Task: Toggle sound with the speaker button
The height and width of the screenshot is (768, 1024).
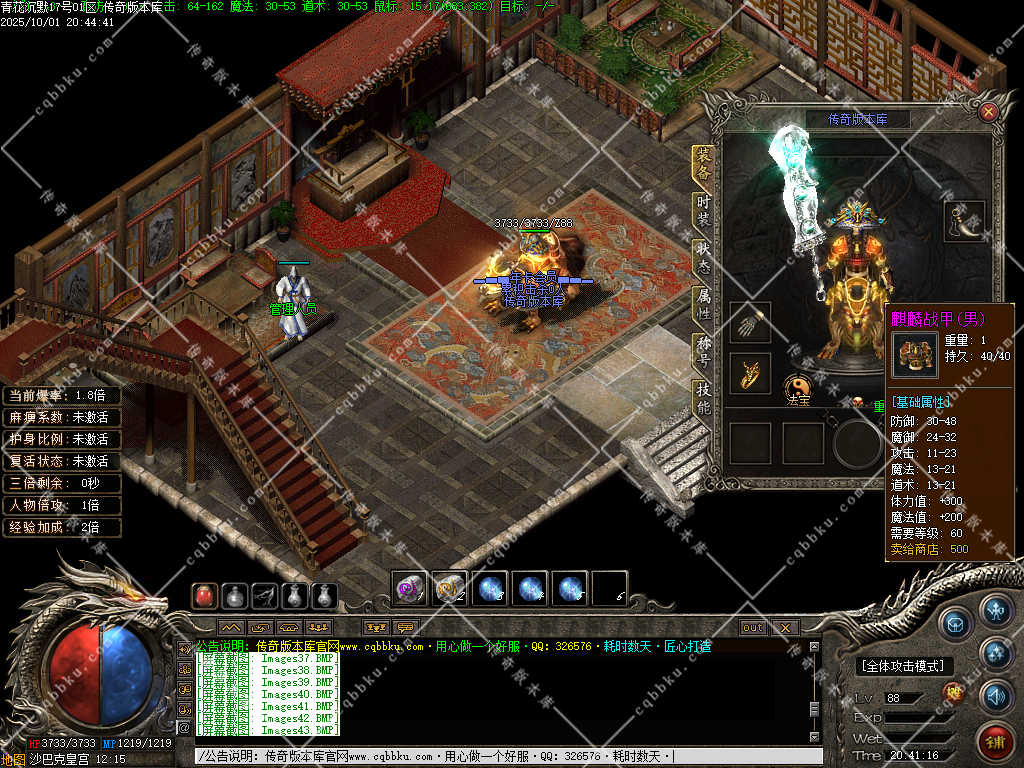Action: click(x=996, y=695)
